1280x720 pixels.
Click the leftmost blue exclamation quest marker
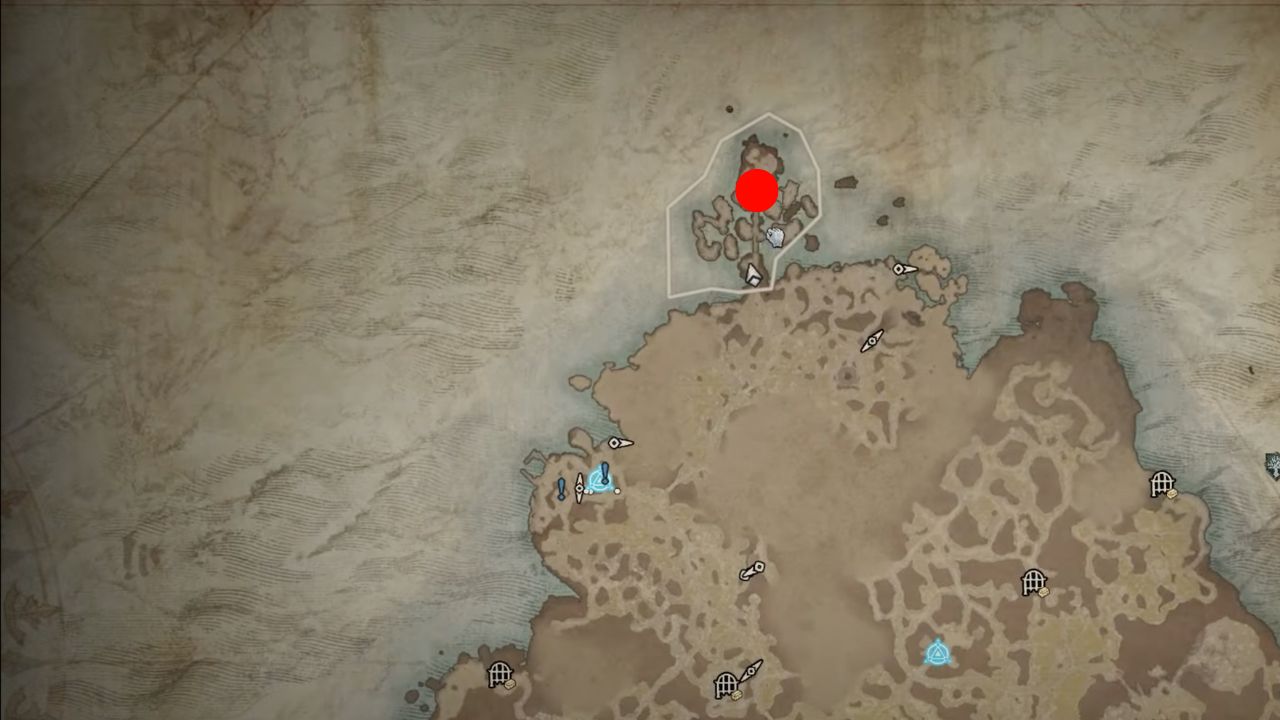[561, 486]
